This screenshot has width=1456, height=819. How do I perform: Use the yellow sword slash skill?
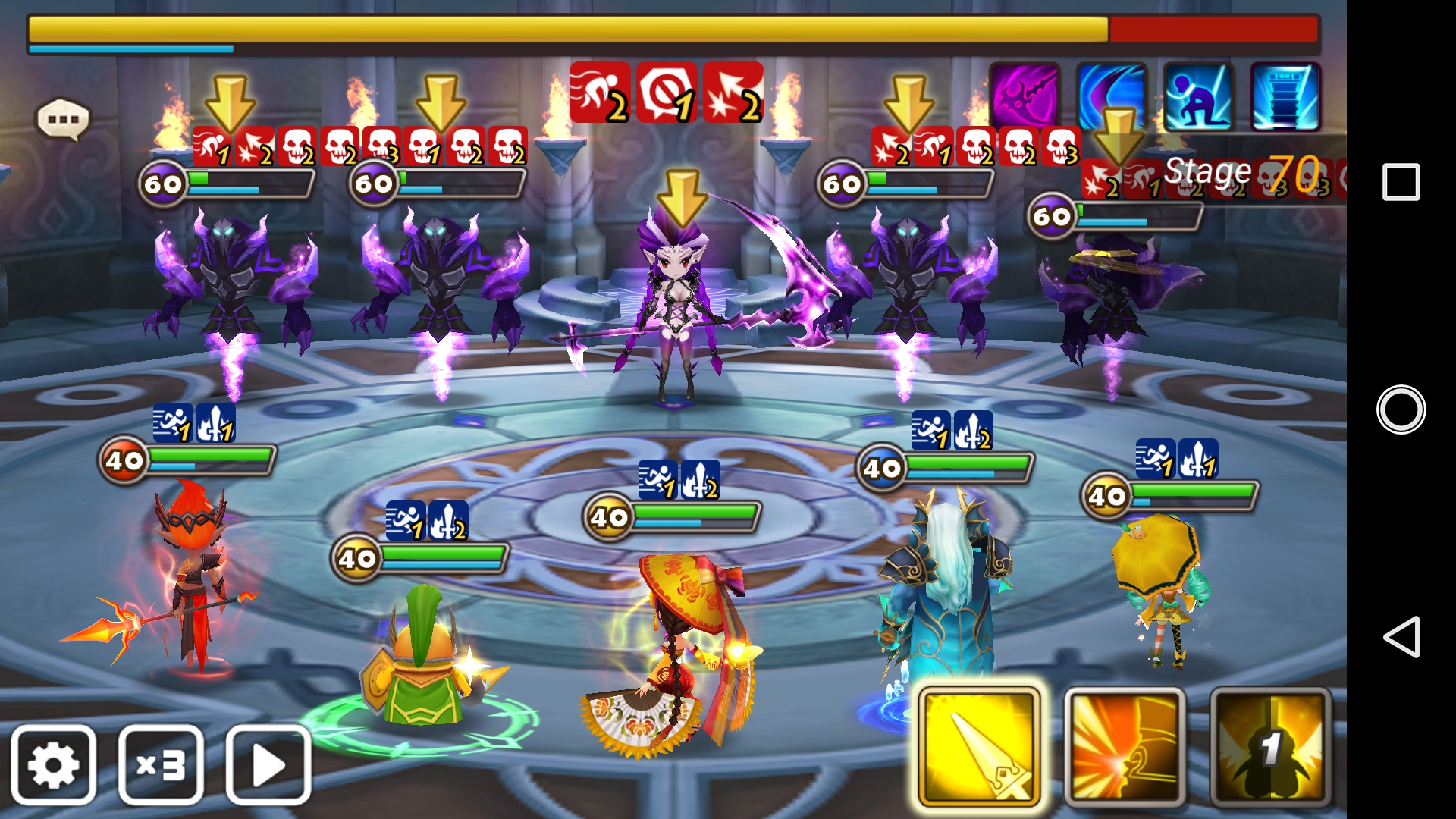pos(978,748)
